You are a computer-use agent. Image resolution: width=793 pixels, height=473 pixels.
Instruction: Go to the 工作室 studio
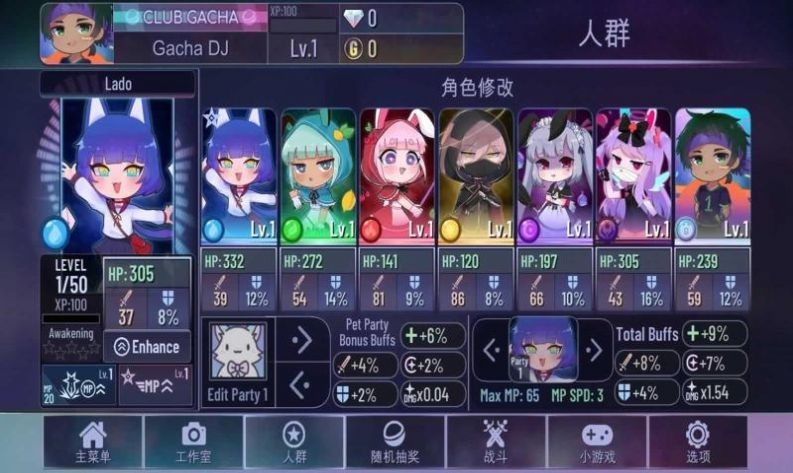pyautogui.click(x=192, y=441)
